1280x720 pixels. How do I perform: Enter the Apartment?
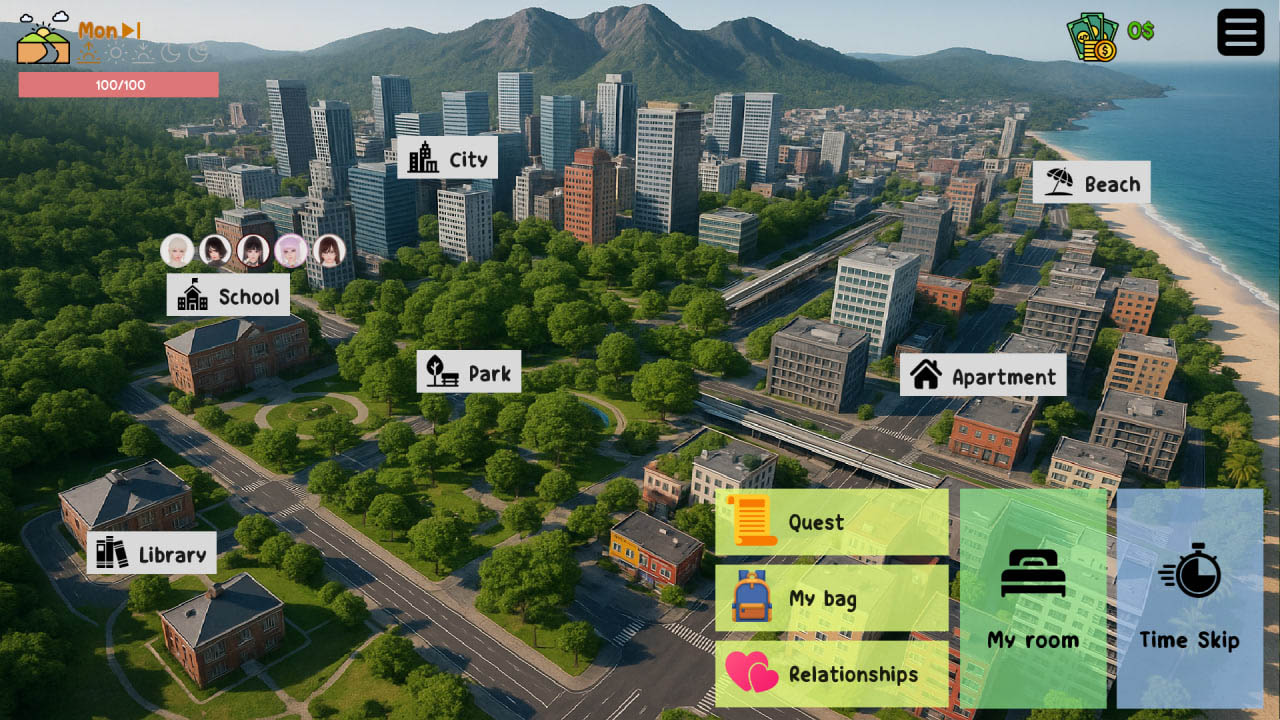[983, 376]
